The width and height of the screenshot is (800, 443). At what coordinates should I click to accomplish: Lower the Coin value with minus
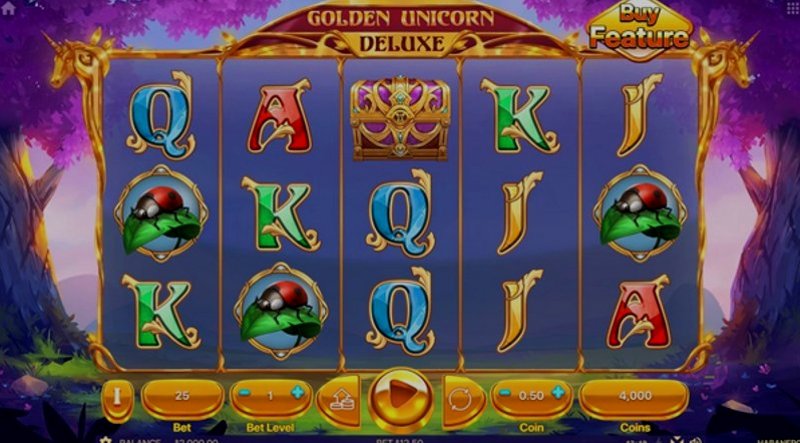pos(506,394)
